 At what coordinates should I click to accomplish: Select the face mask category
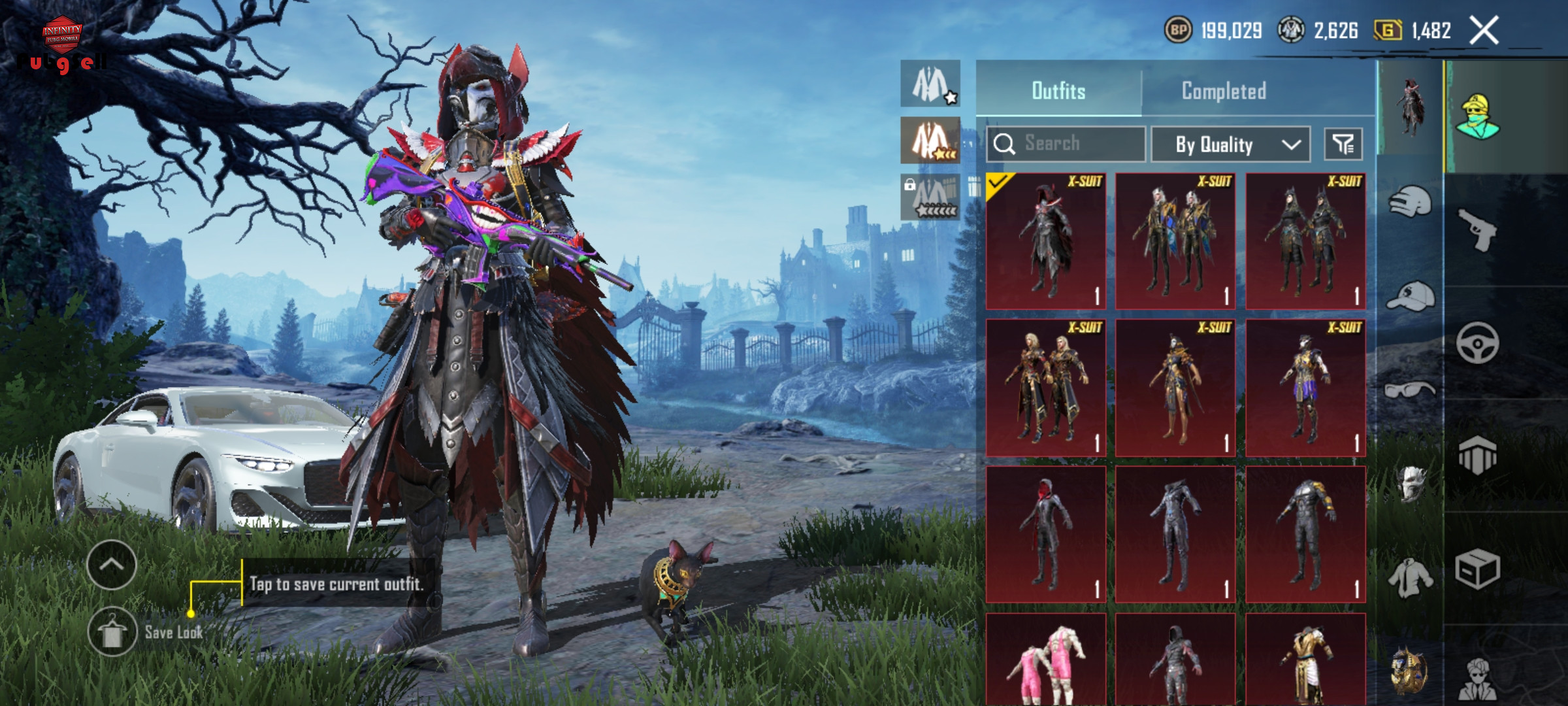(1410, 484)
